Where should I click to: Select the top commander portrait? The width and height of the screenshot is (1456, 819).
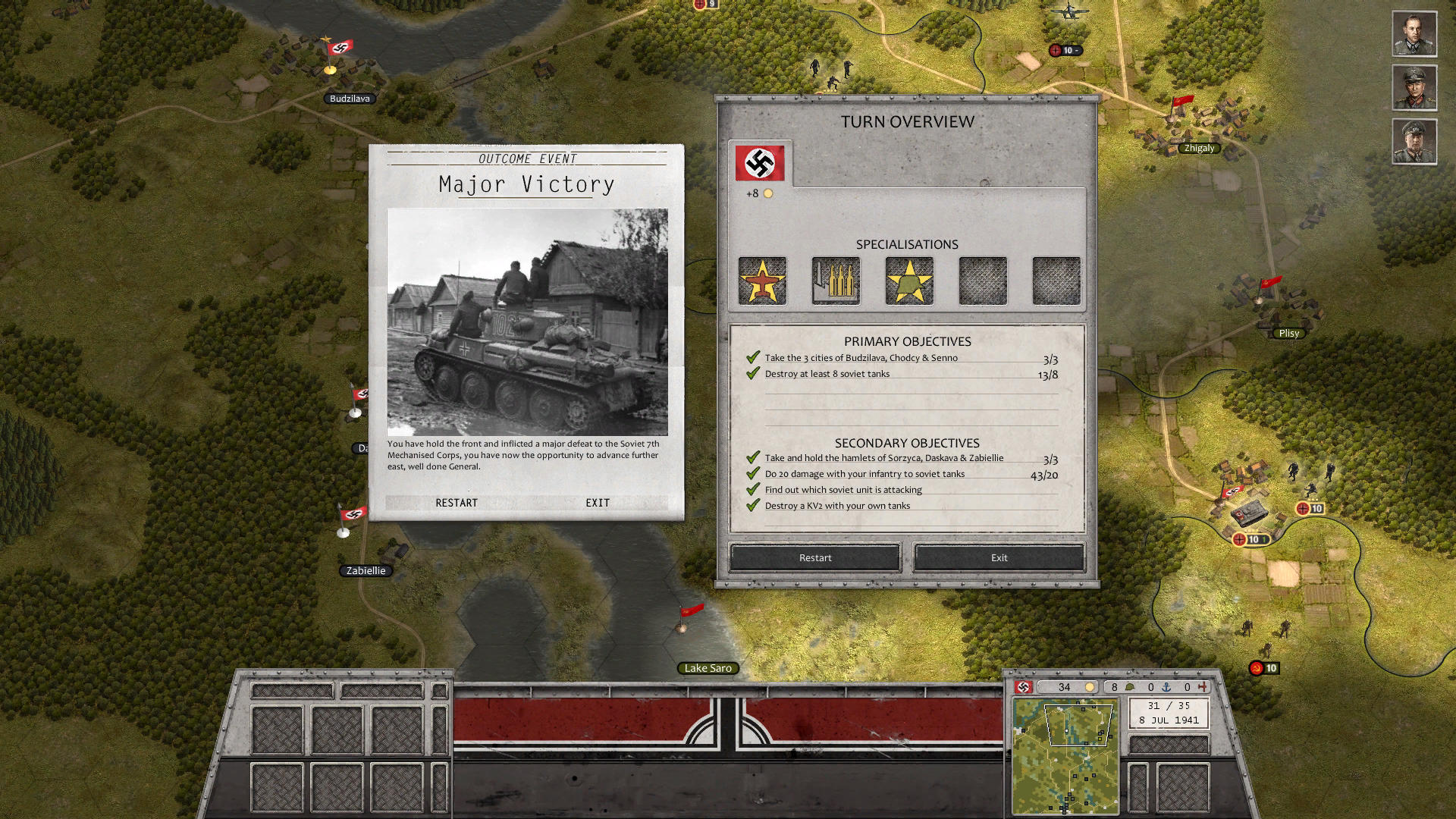(1414, 33)
